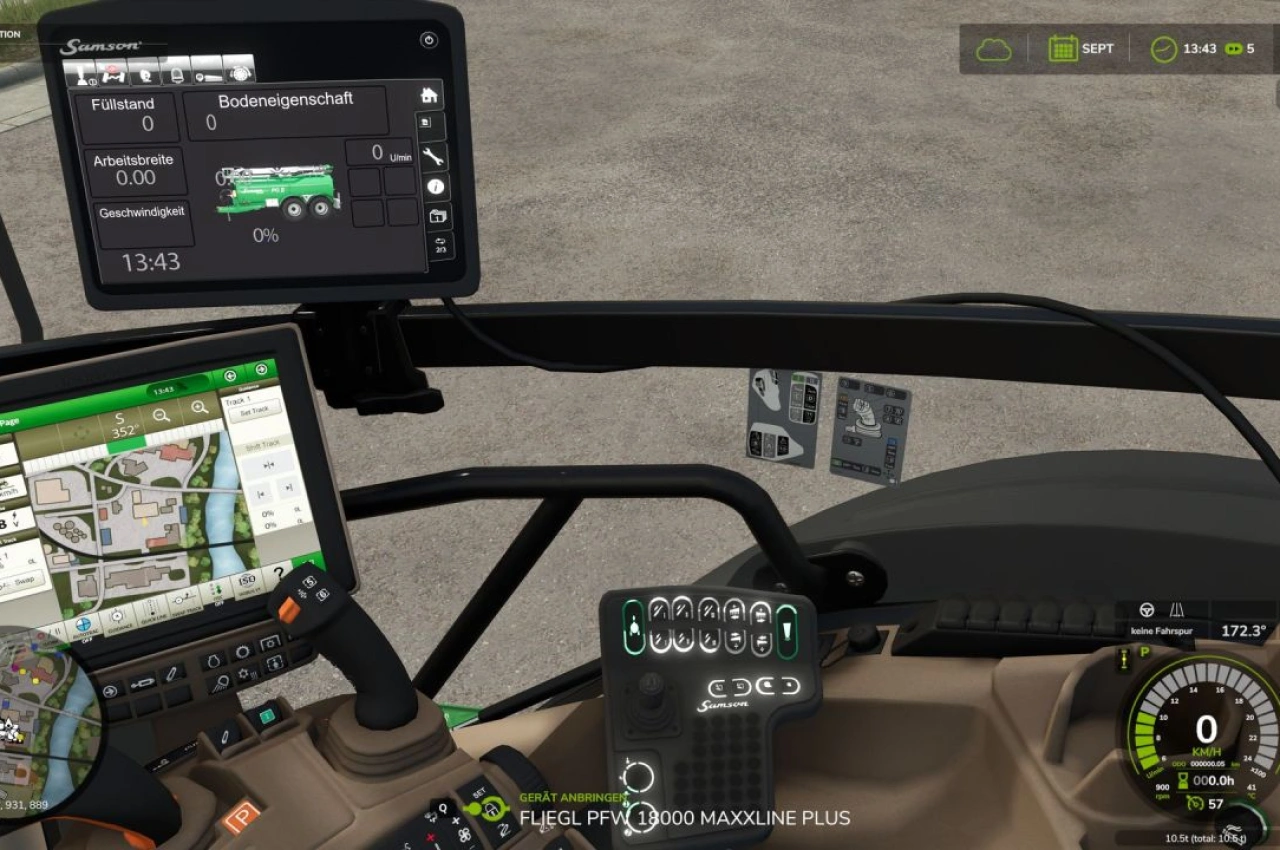This screenshot has height=850, width=1280.
Task: Select the 13:43 clock tab on the GPS display
Action: click(x=164, y=389)
